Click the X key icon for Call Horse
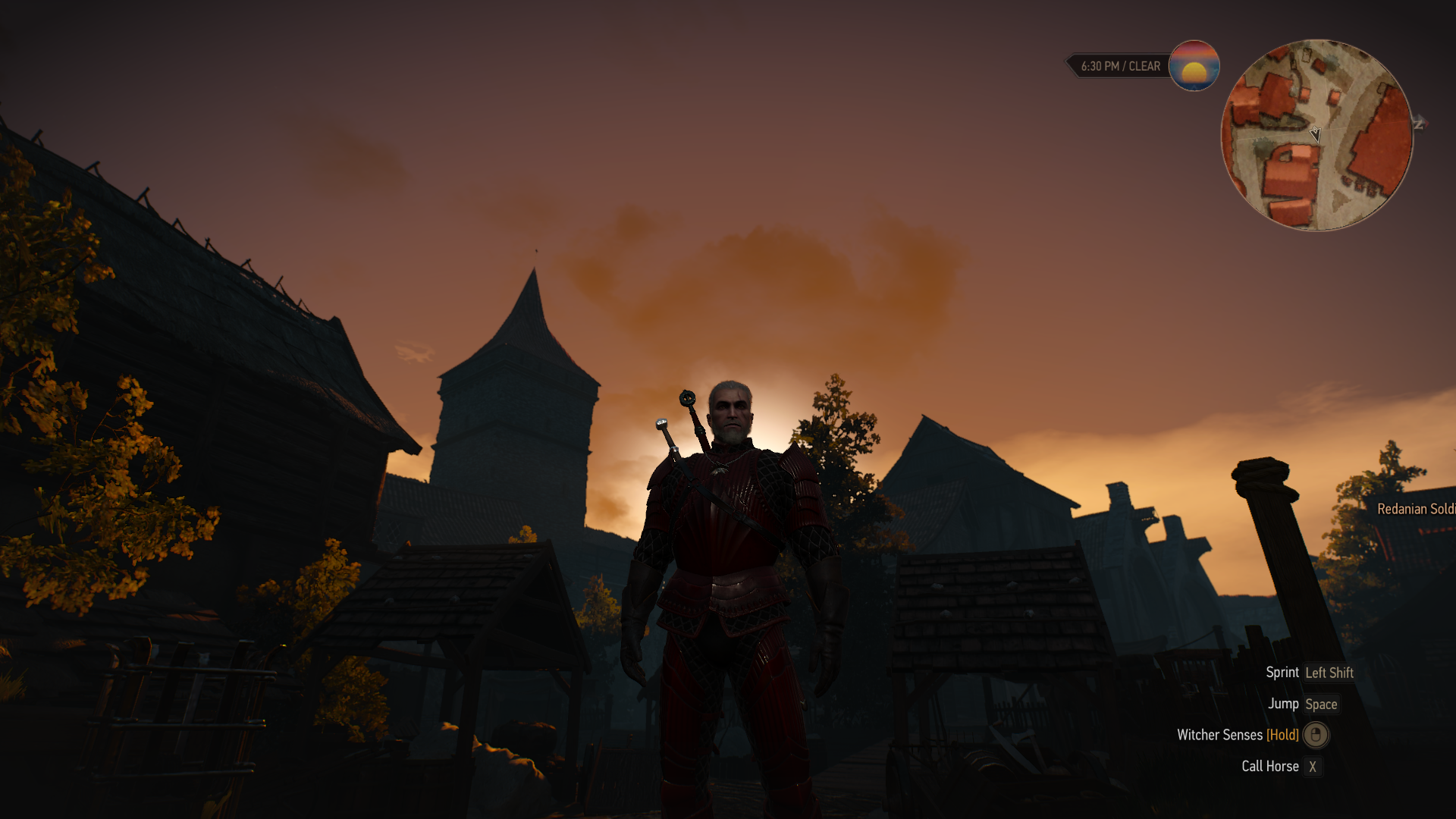This screenshot has width=1456, height=819. [1313, 767]
